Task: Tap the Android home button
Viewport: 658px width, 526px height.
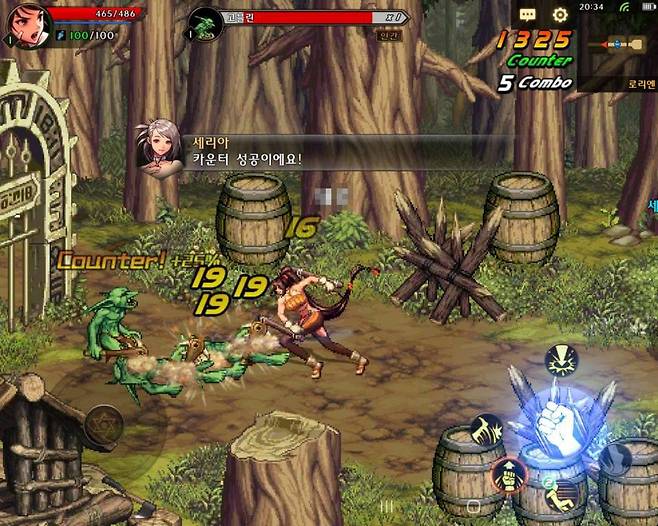Action: [x=473, y=506]
